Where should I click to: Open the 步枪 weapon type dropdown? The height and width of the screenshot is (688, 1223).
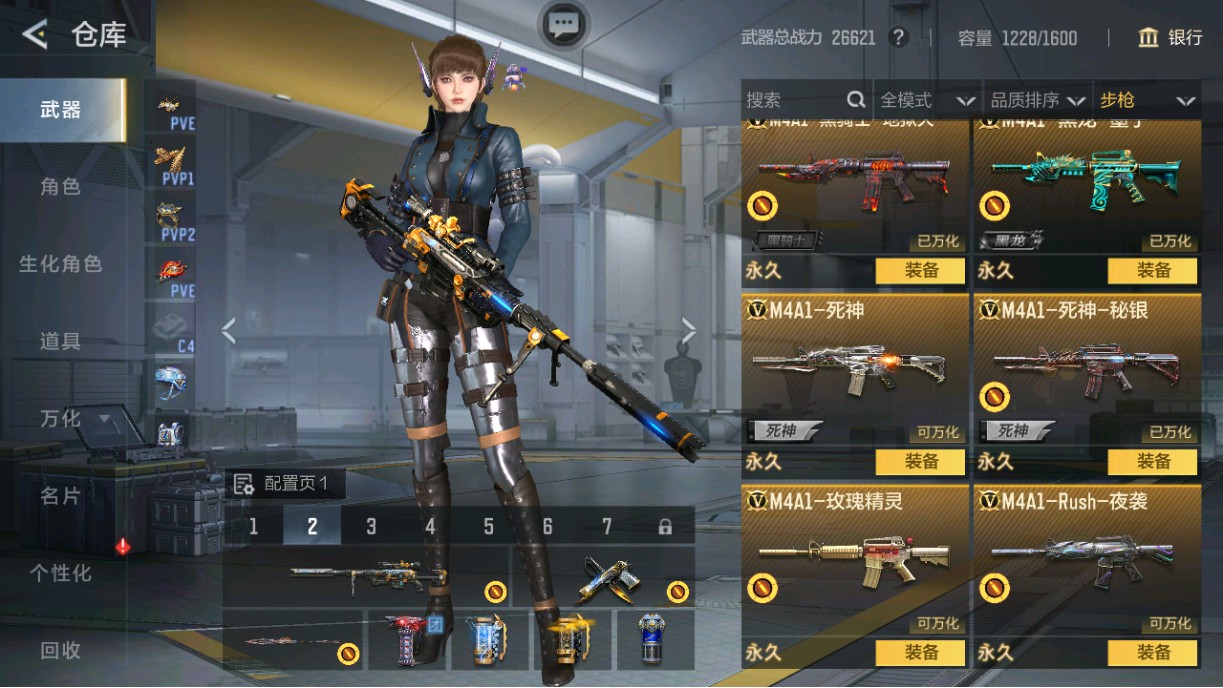(x=1147, y=100)
